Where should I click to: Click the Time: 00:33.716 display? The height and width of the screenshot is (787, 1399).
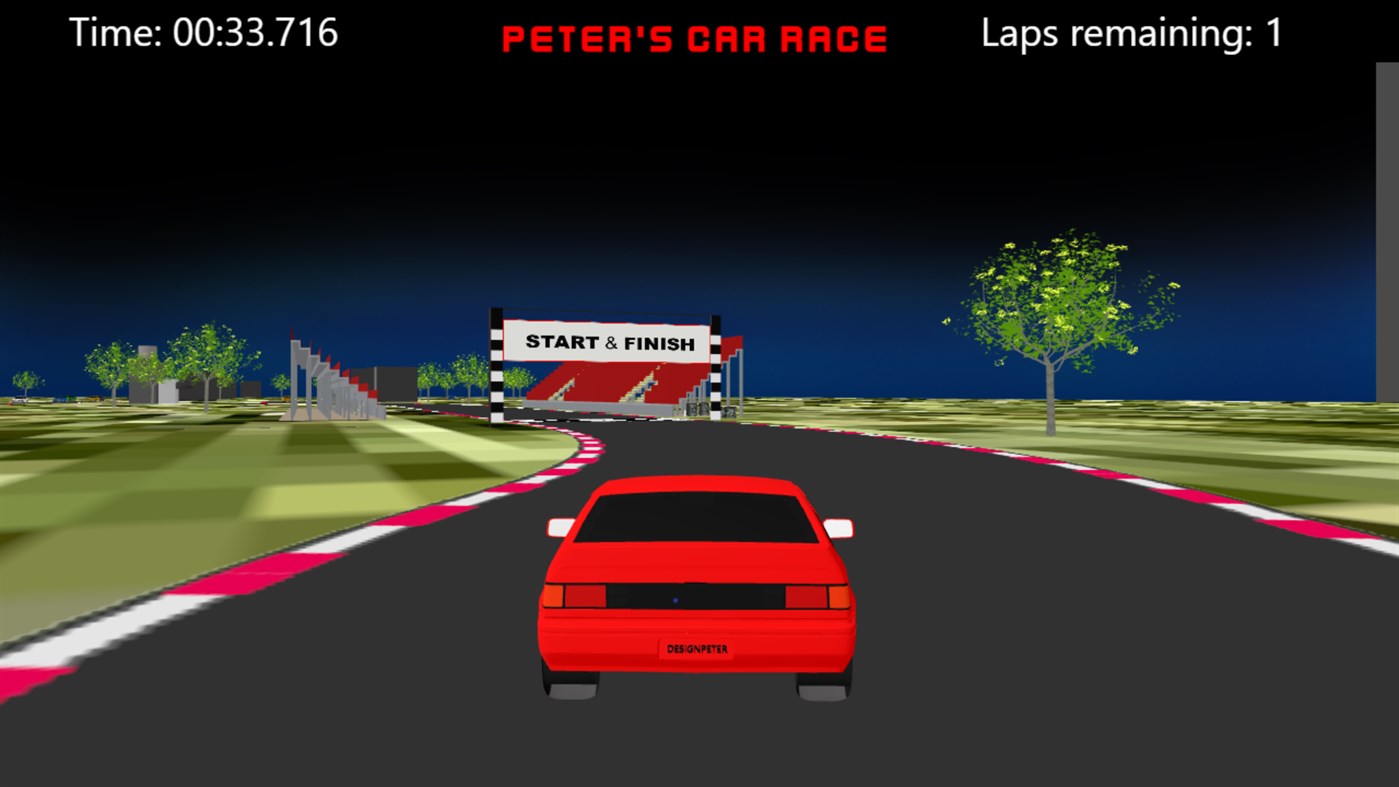tap(206, 33)
